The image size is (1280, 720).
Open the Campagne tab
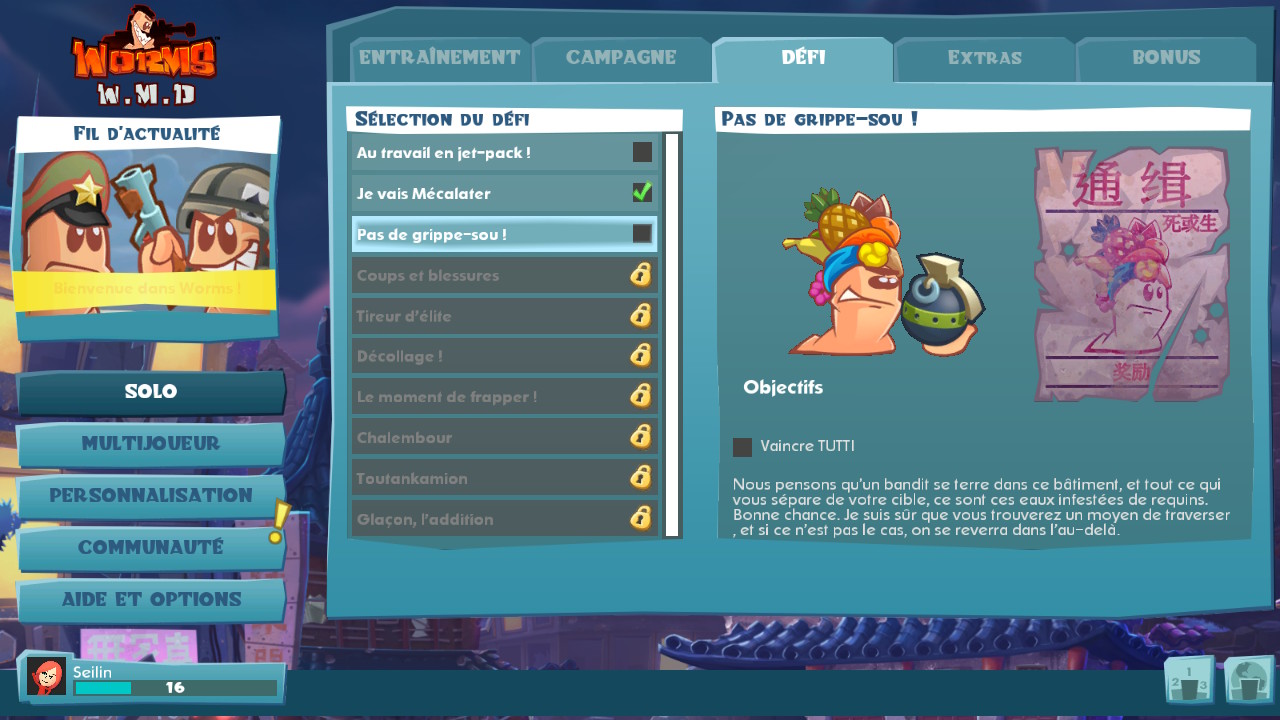(x=621, y=58)
